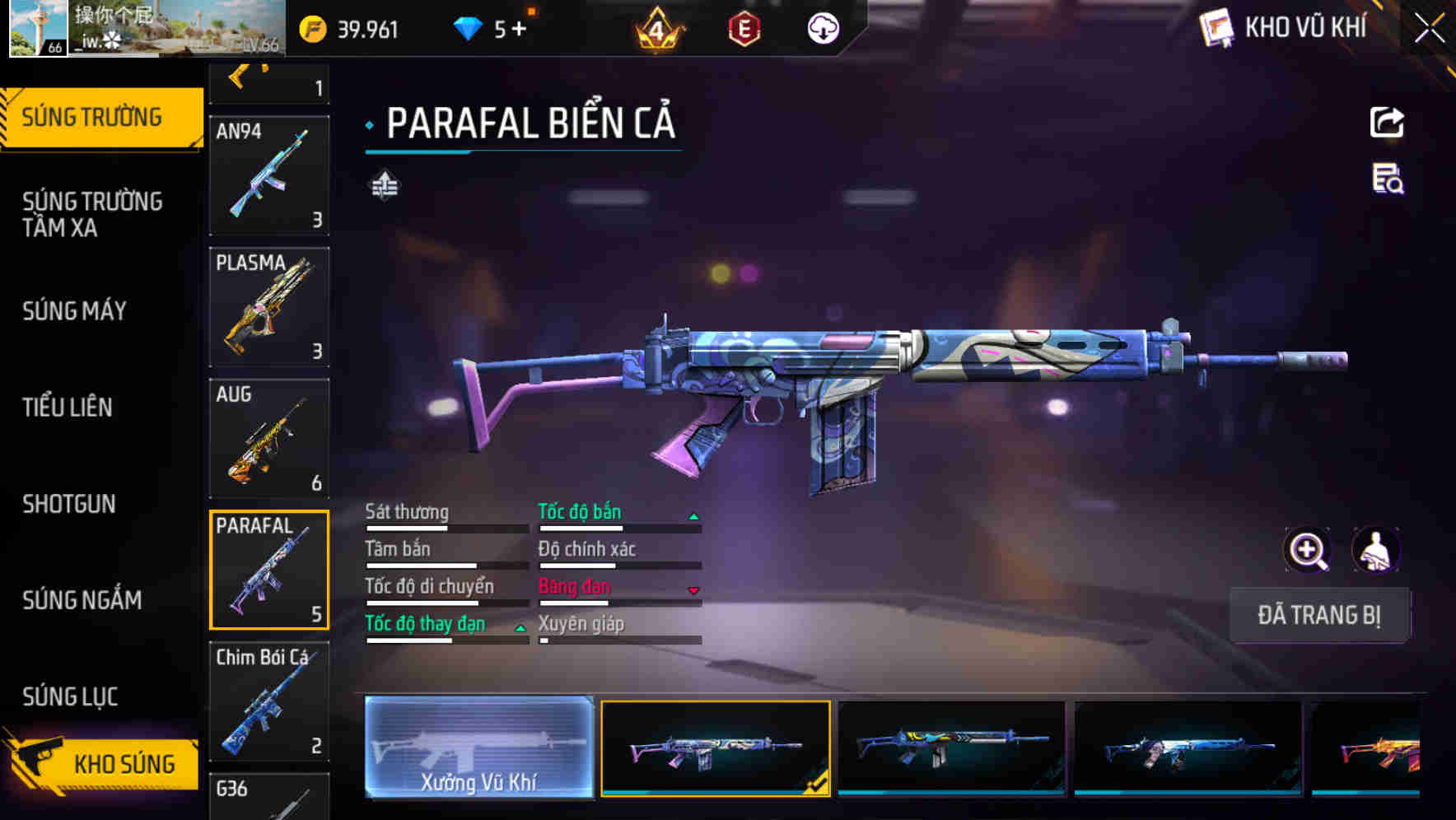1456x820 pixels.
Task: Select the AUG from the weapon list
Action: 269,439
